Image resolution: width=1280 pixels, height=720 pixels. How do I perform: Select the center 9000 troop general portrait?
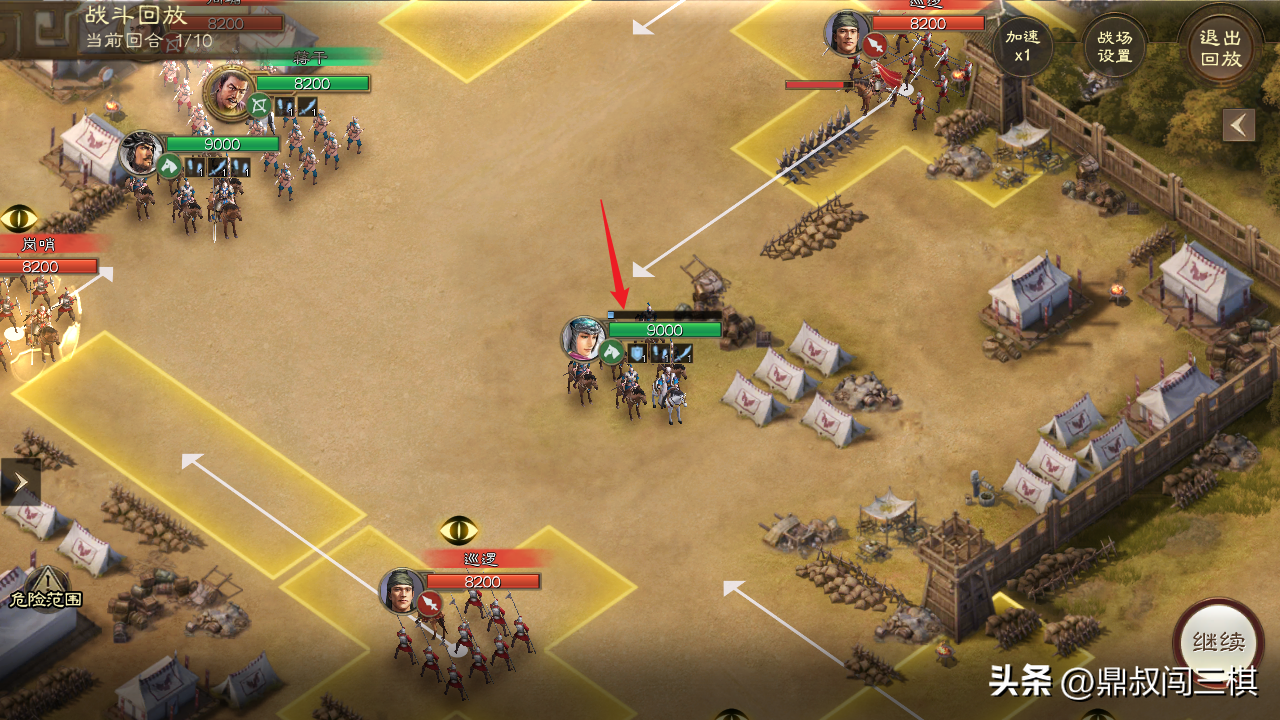point(584,340)
